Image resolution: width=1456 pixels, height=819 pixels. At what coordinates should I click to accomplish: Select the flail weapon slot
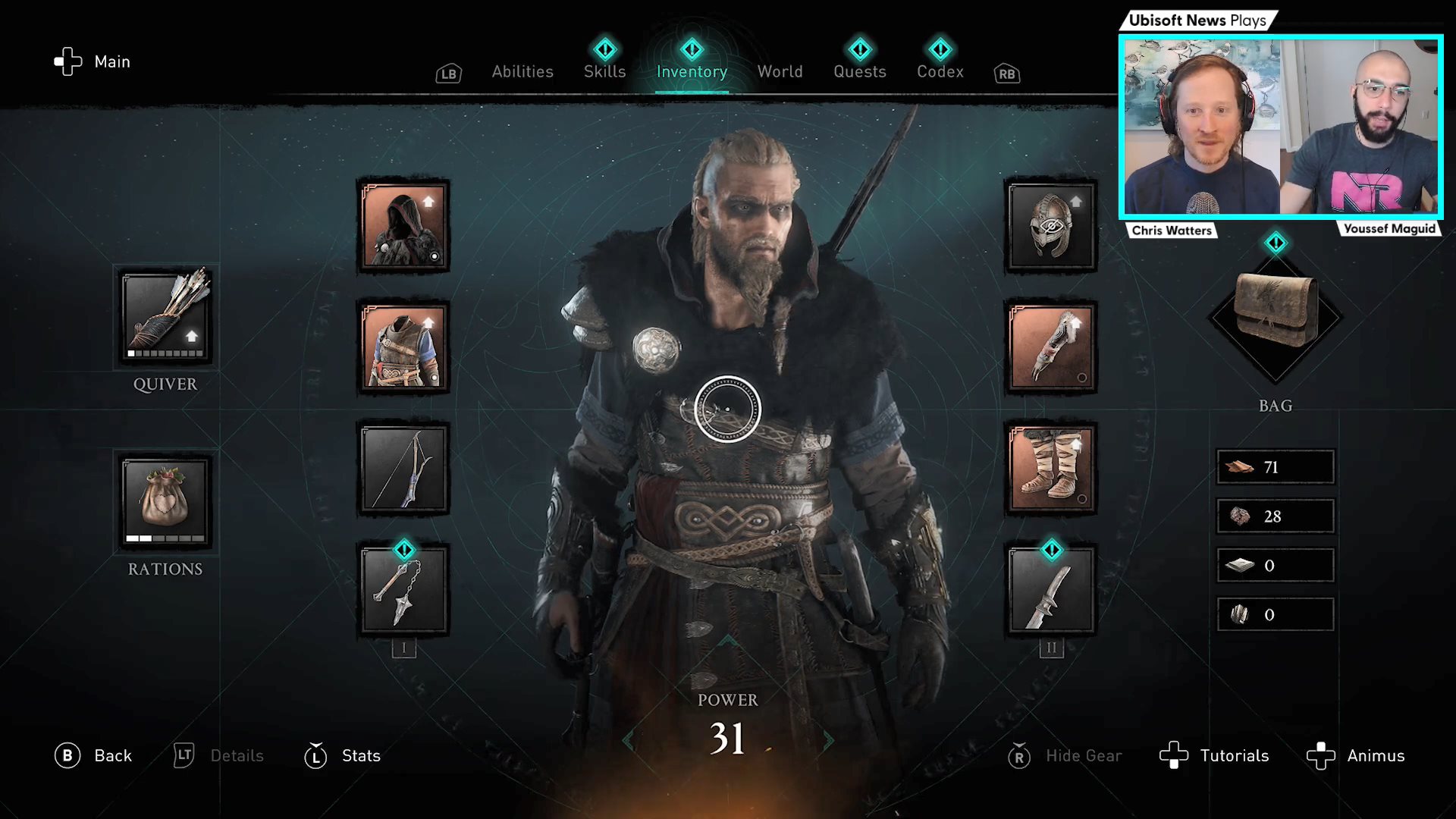pos(403,590)
